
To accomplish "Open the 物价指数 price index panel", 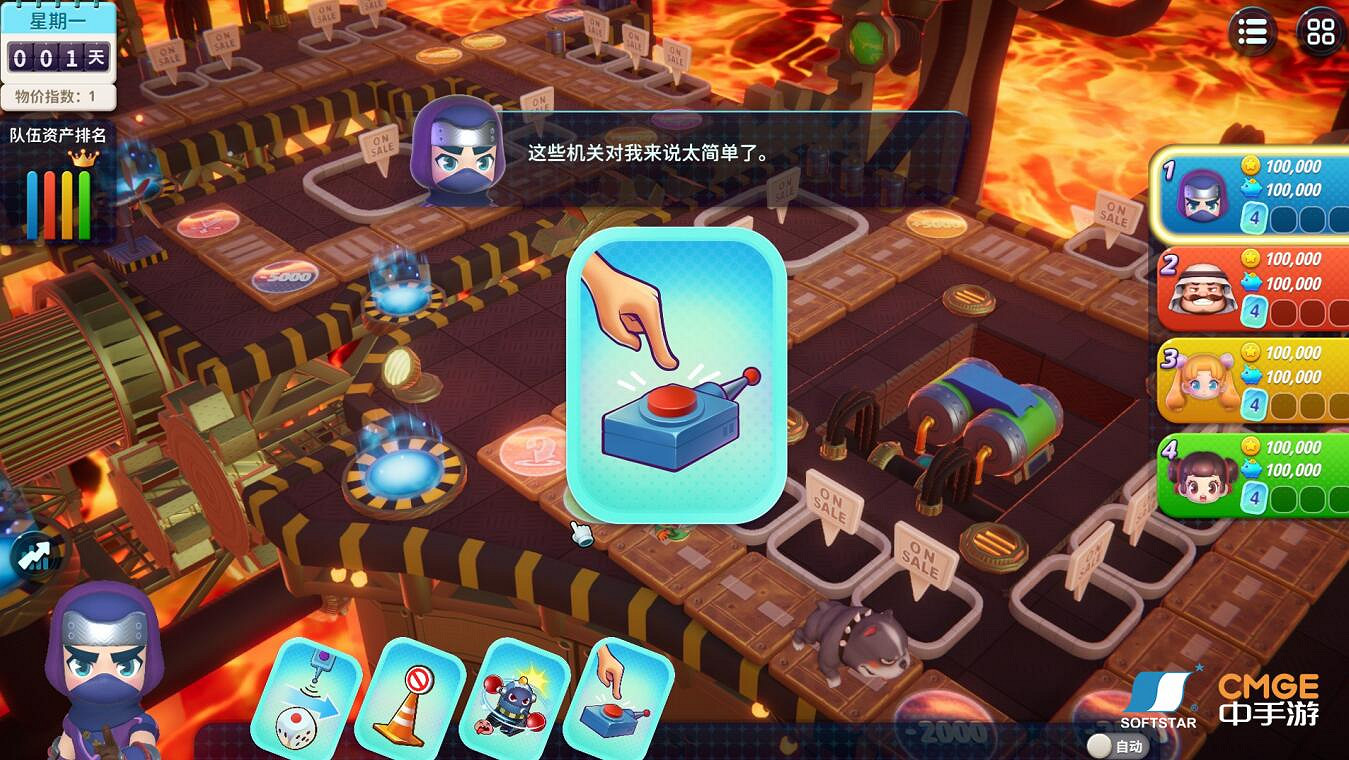I will tap(55, 98).
